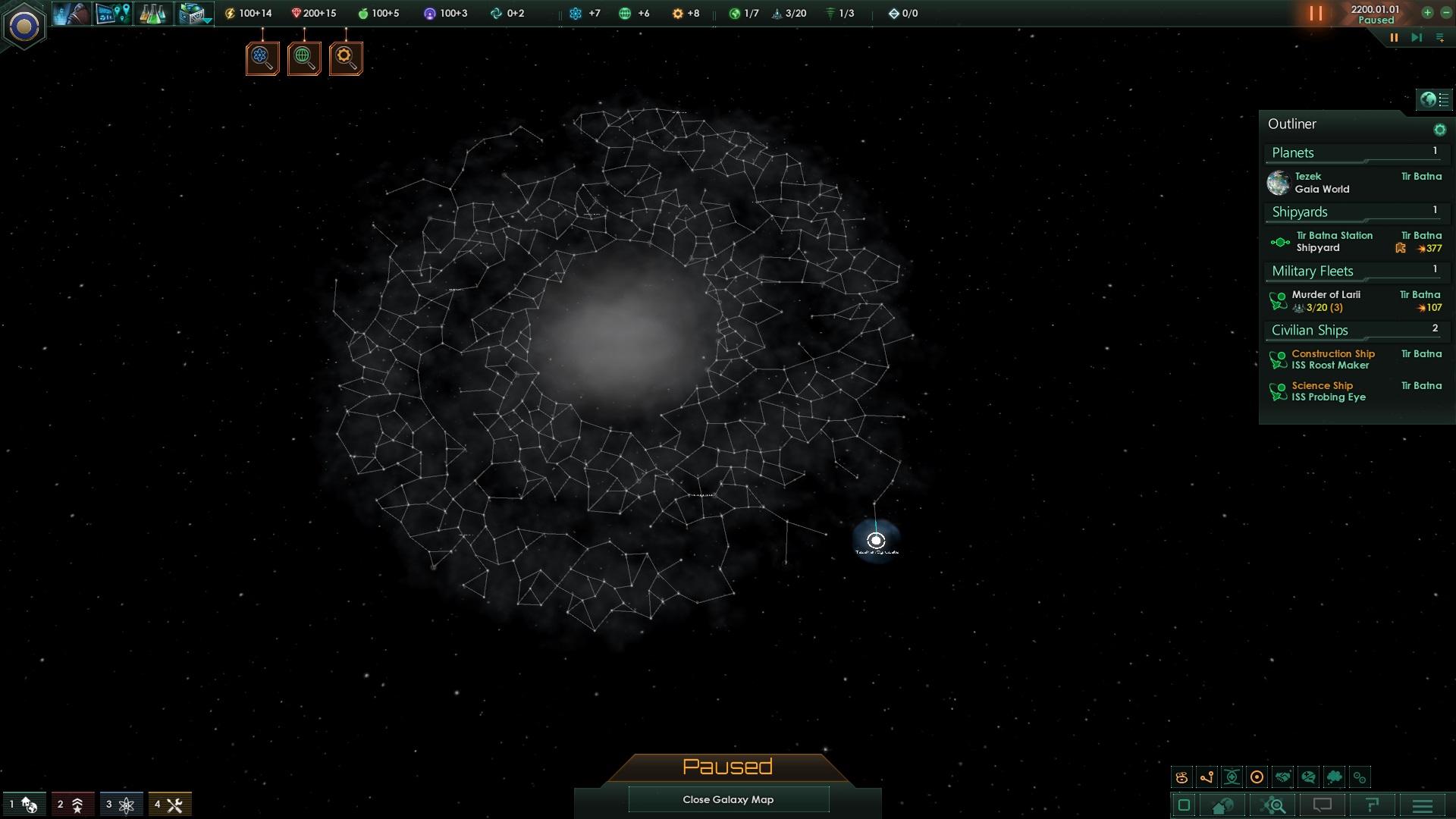Click the Close Galaxy Map button
This screenshot has height=819, width=1456.
[728, 799]
